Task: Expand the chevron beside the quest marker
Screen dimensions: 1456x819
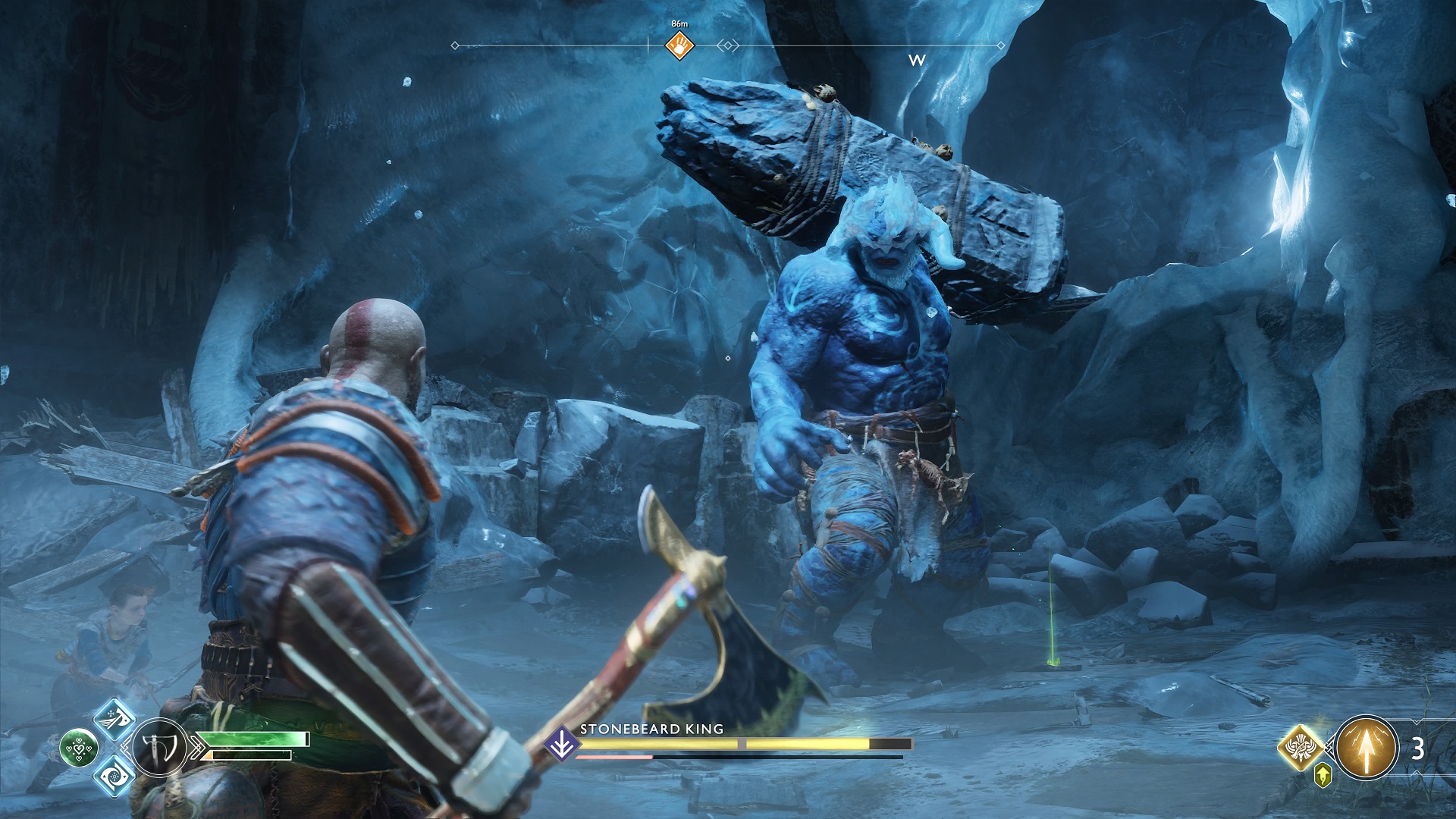Action: click(x=728, y=45)
